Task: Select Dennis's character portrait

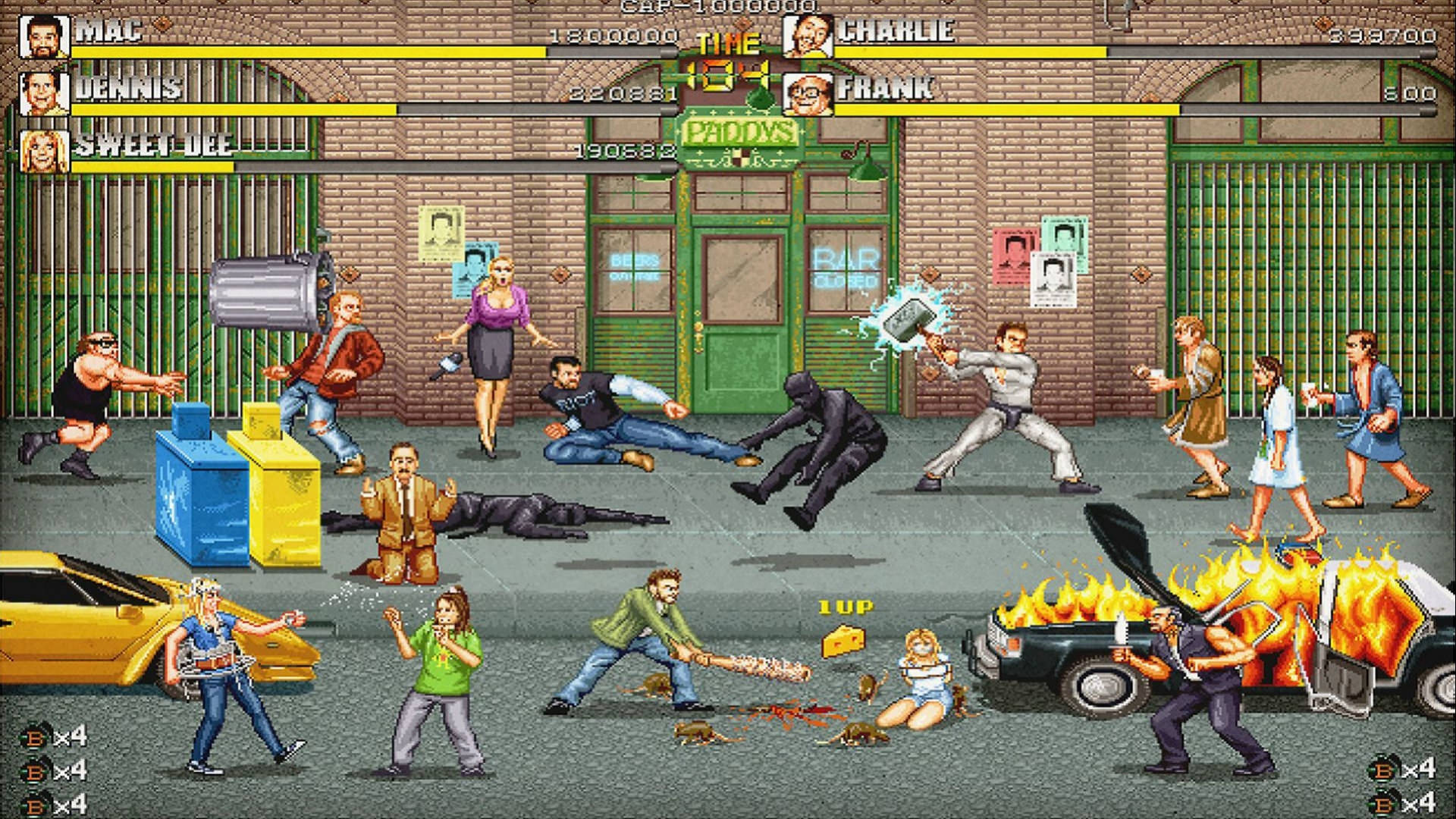Action: (x=45, y=94)
